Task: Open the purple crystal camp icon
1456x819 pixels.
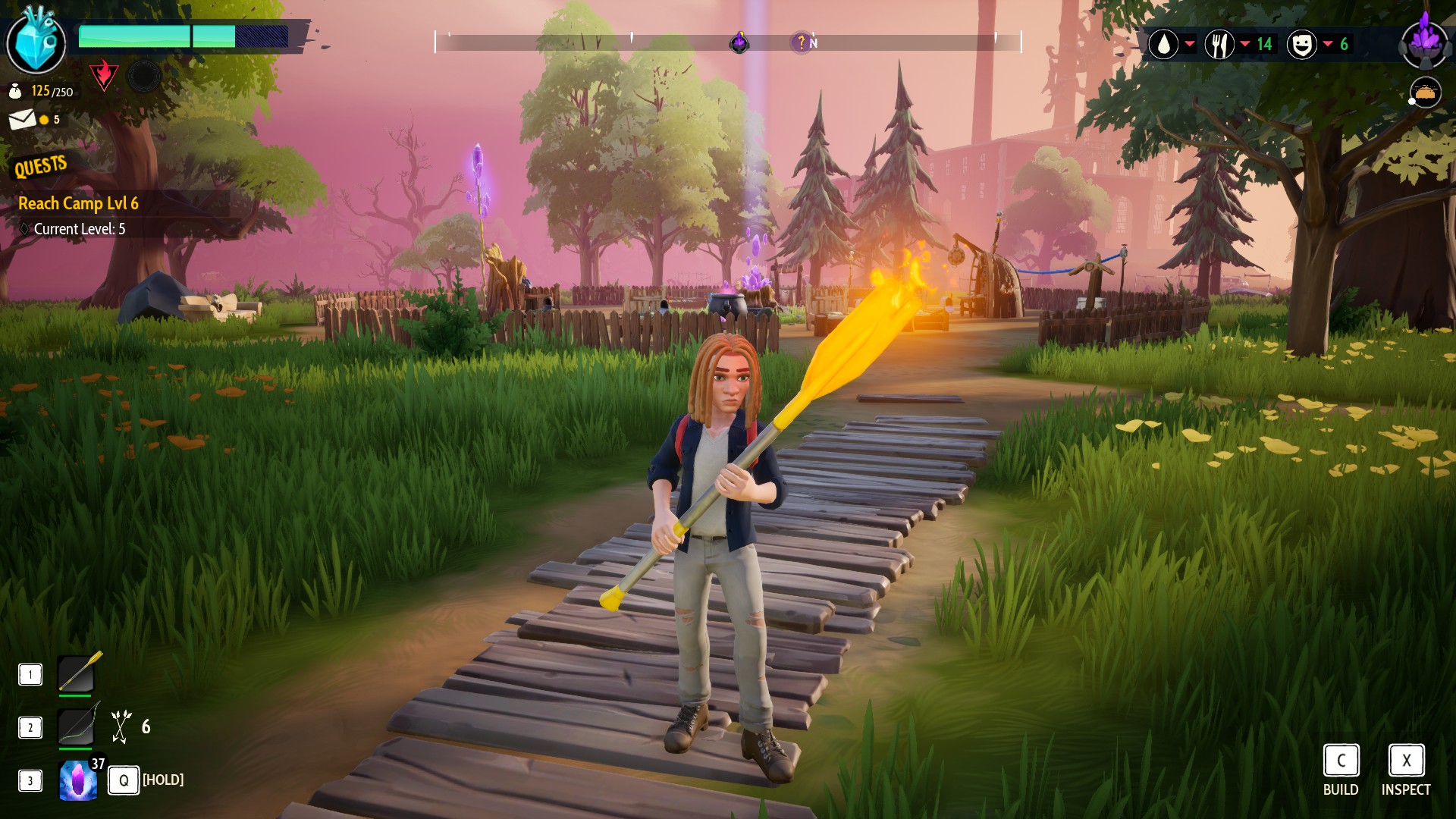Action: point(1425,42)
